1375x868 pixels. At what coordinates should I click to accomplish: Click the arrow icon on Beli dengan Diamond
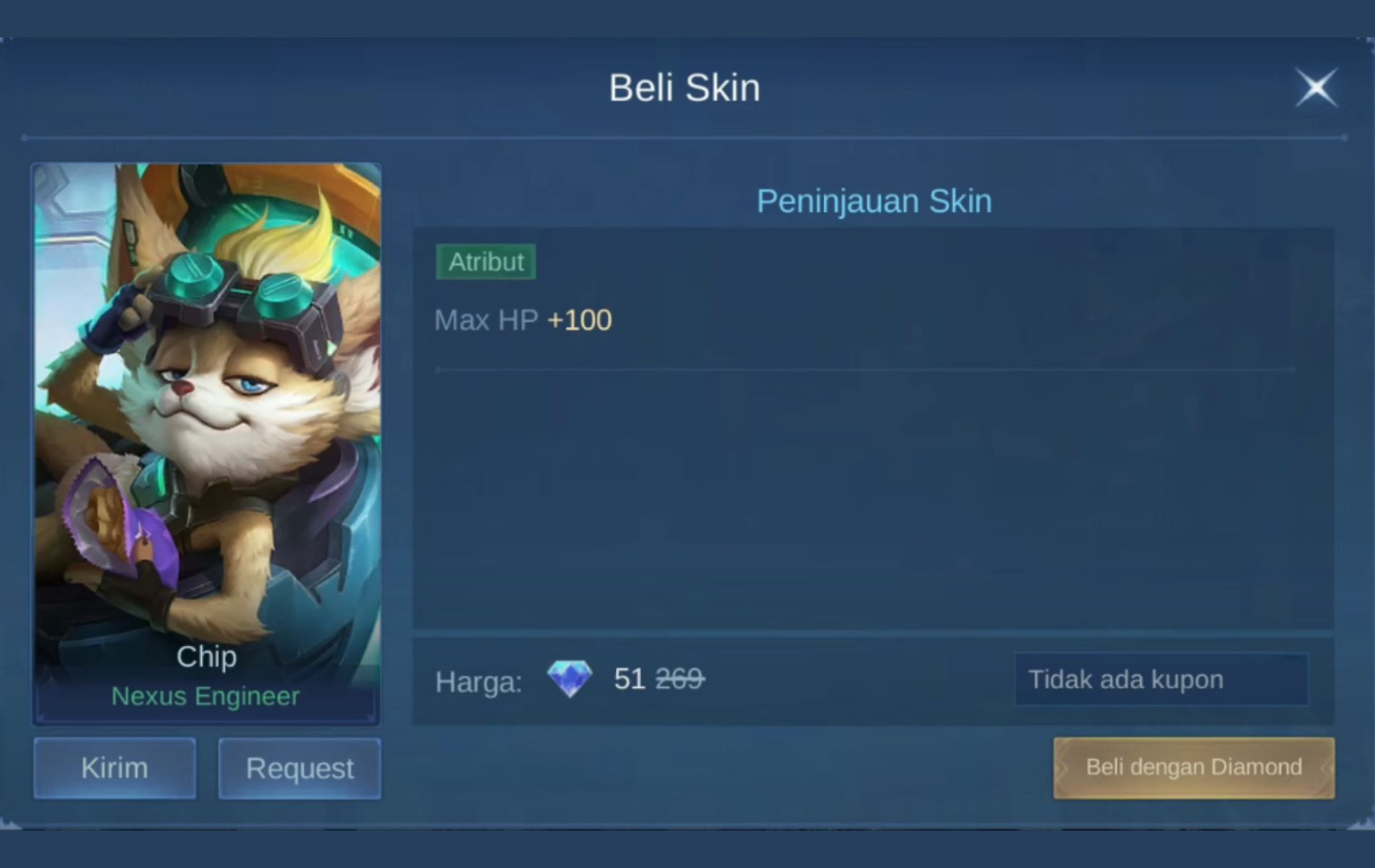[1064, 767]
